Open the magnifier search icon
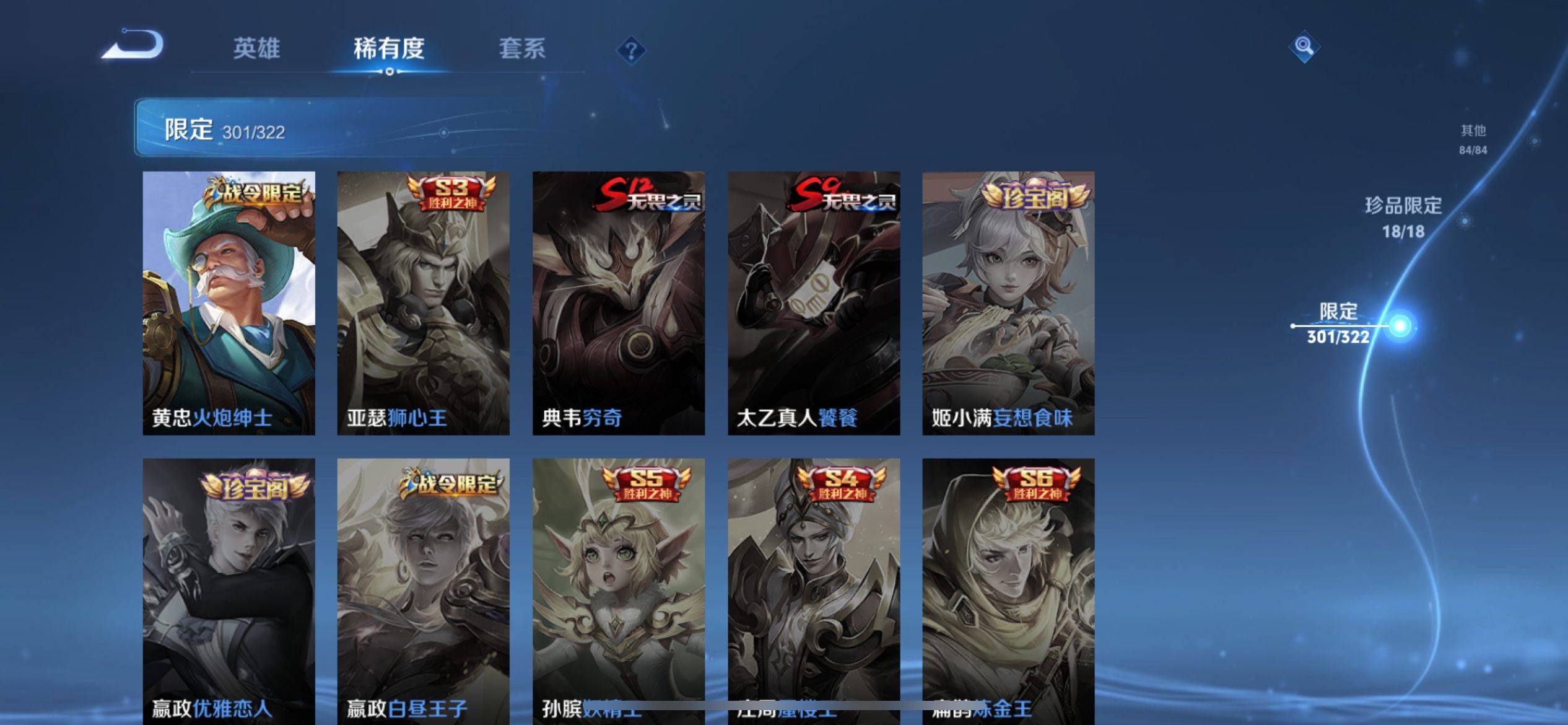Screen dimensions: 1568x725 (1304, 46)
